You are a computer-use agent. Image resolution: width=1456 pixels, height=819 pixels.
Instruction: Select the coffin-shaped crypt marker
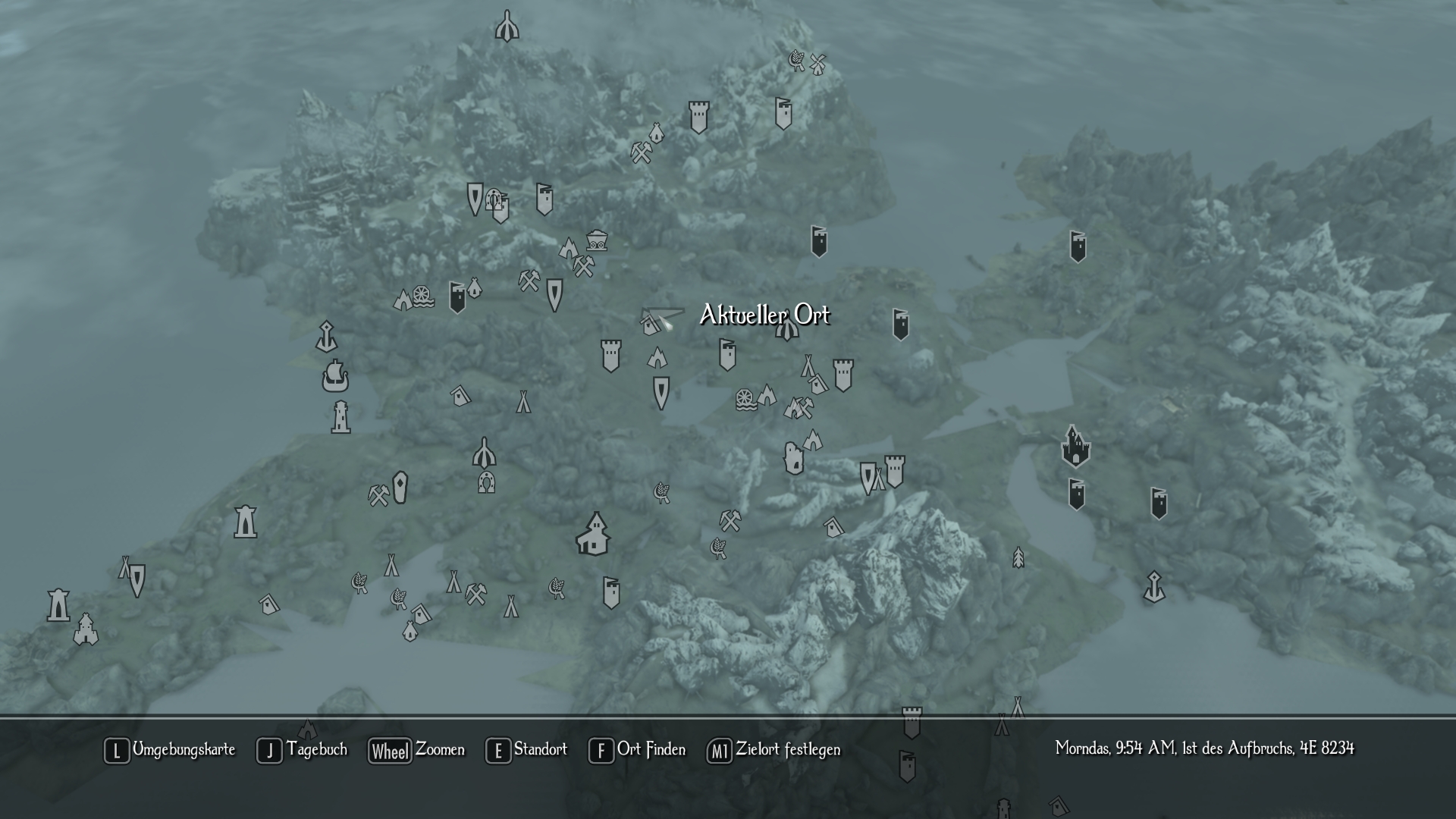tap(400, 487)
